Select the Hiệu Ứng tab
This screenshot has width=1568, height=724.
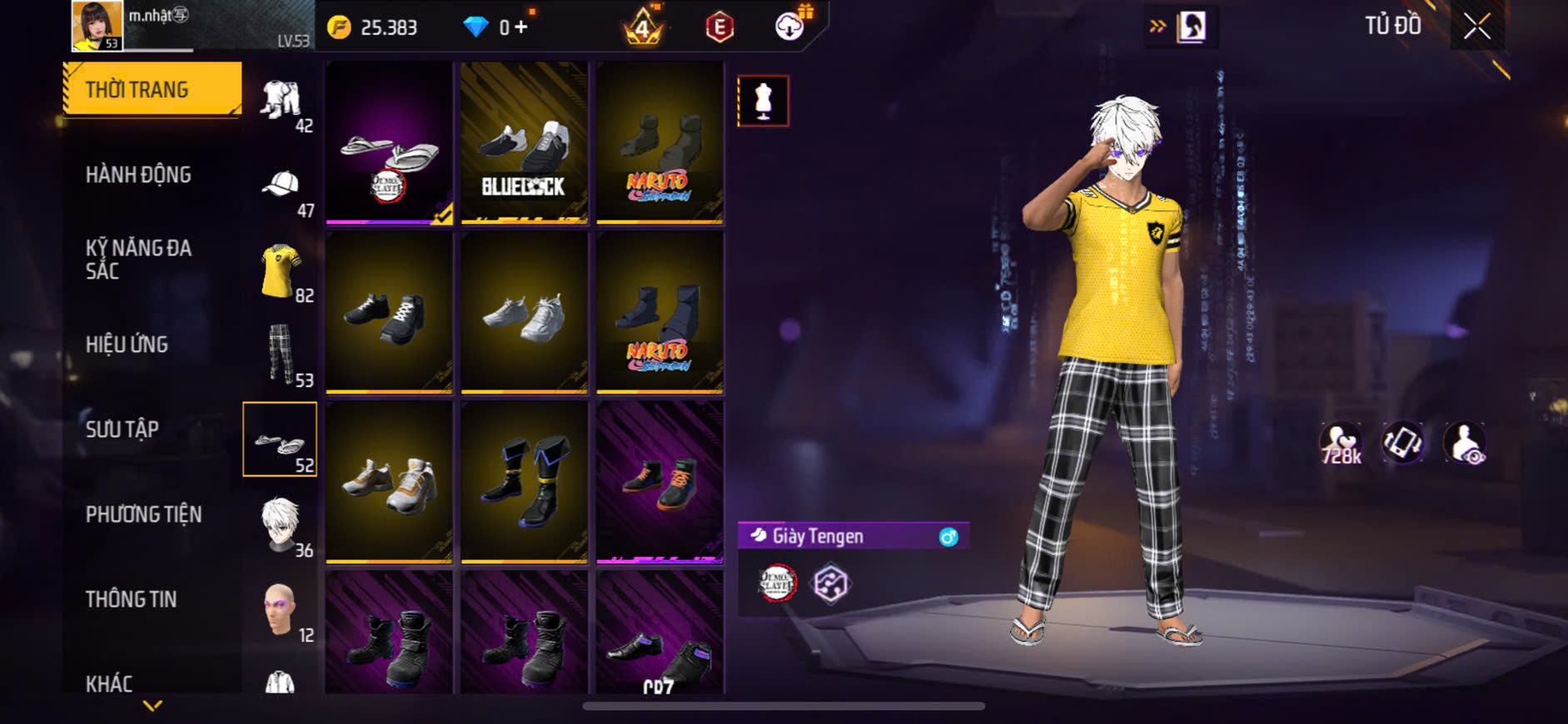pos(127,345)
